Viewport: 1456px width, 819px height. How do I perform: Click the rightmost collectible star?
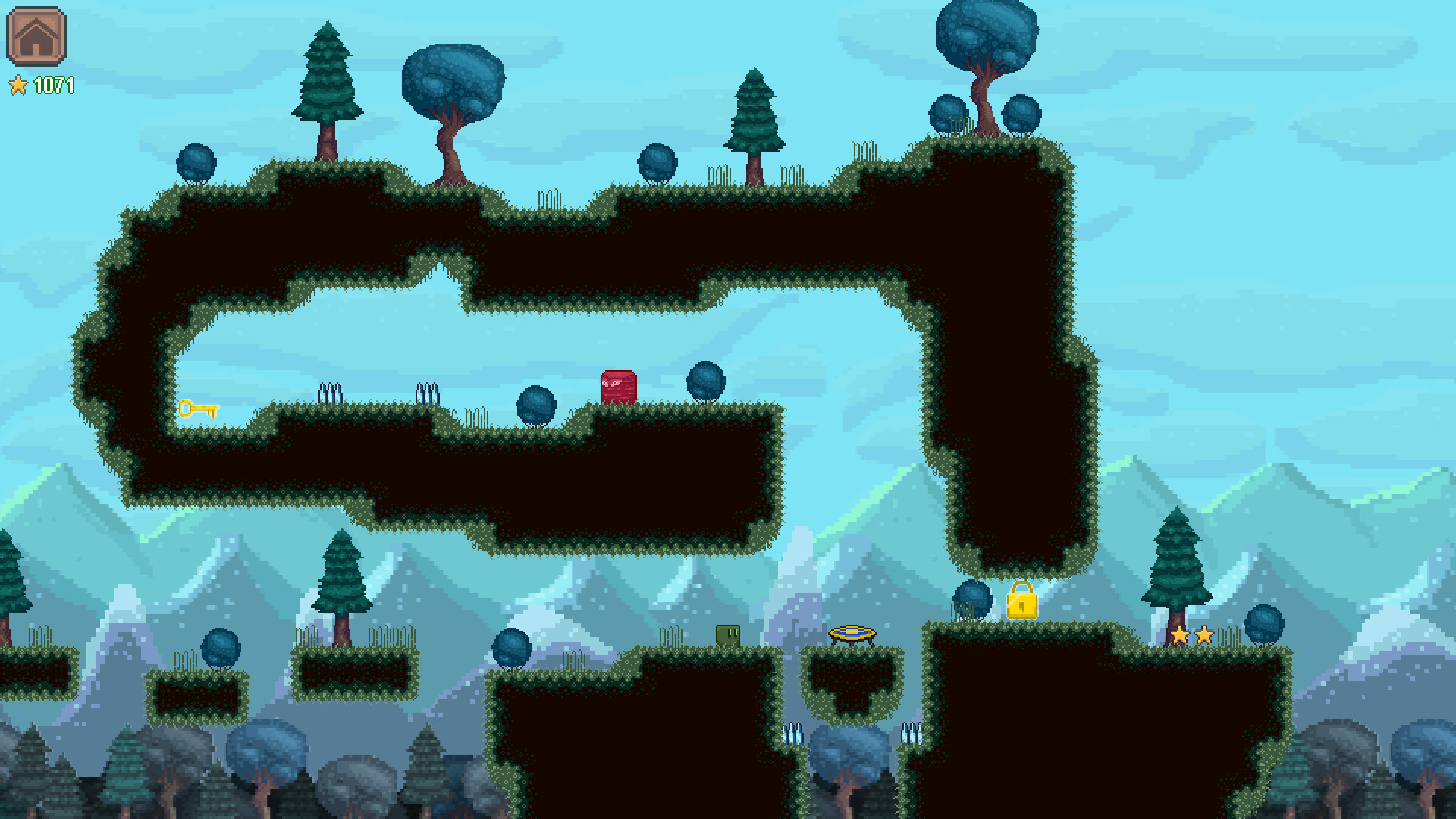coord(1204,635)
